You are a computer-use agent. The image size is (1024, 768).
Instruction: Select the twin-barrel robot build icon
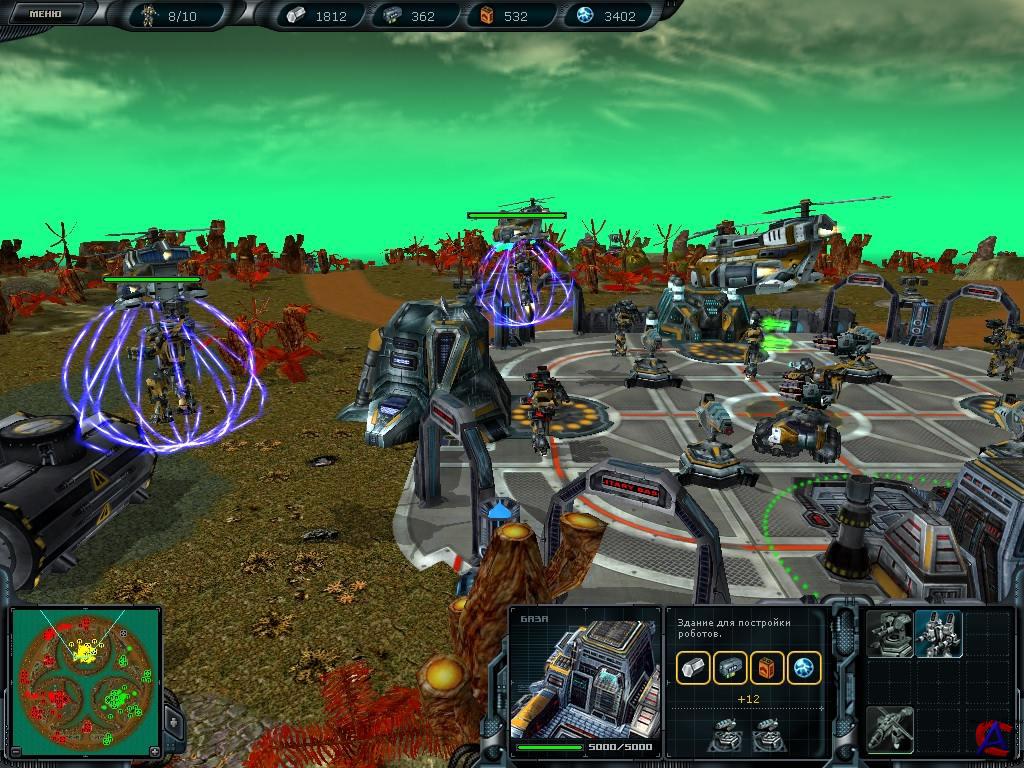pyautogui.click(x=938, y=634)
